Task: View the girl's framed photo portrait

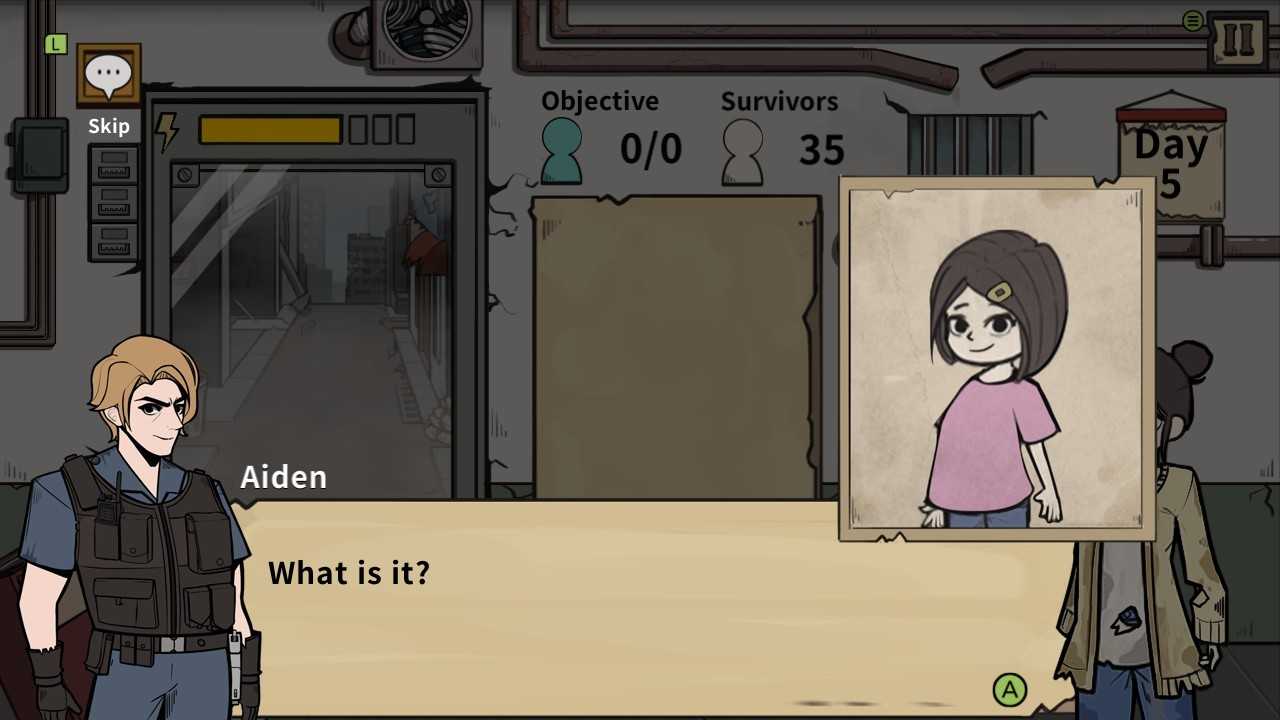Action: click(x=995, y=360)
